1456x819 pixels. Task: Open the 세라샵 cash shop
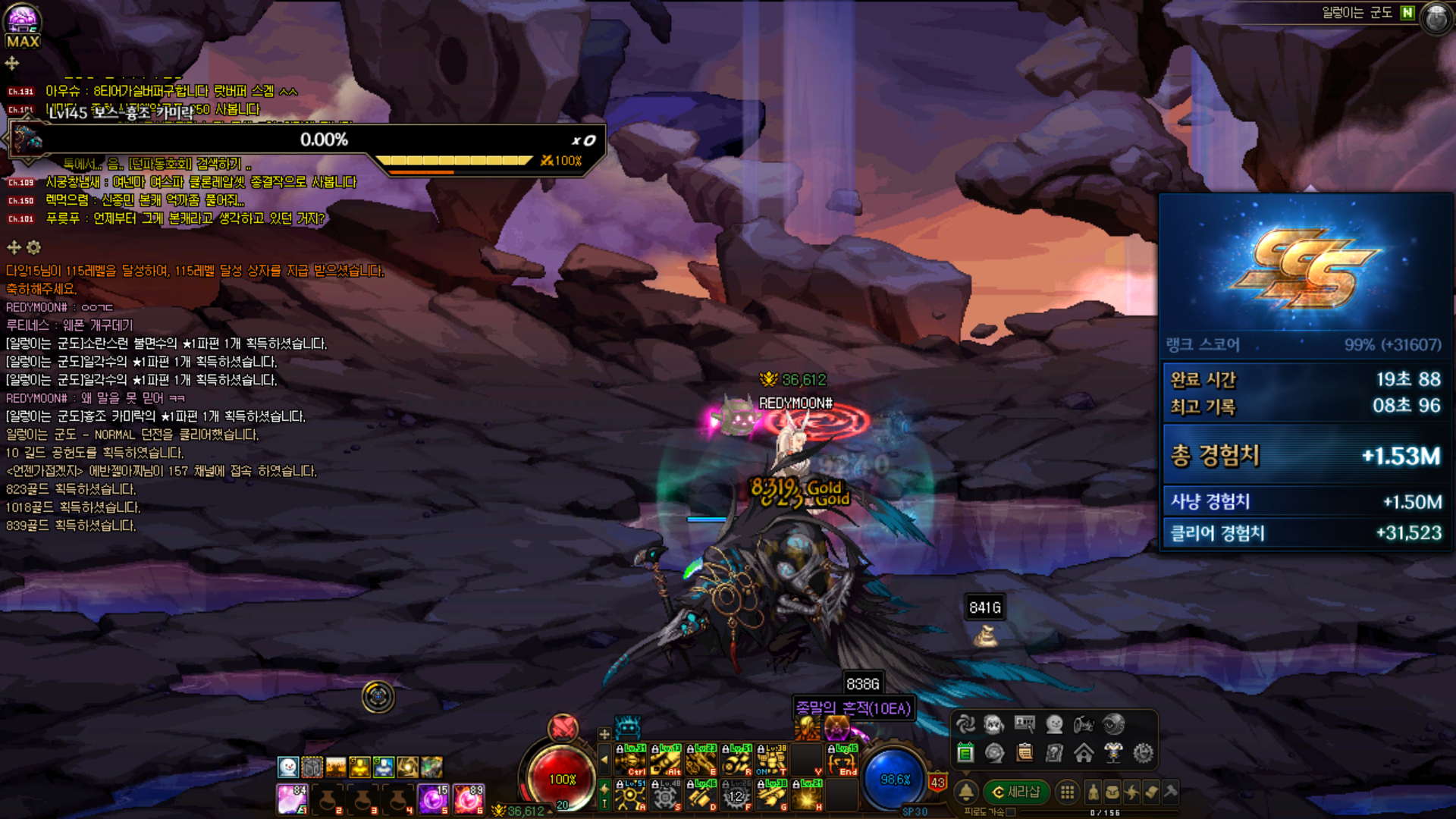point(1017,792)
